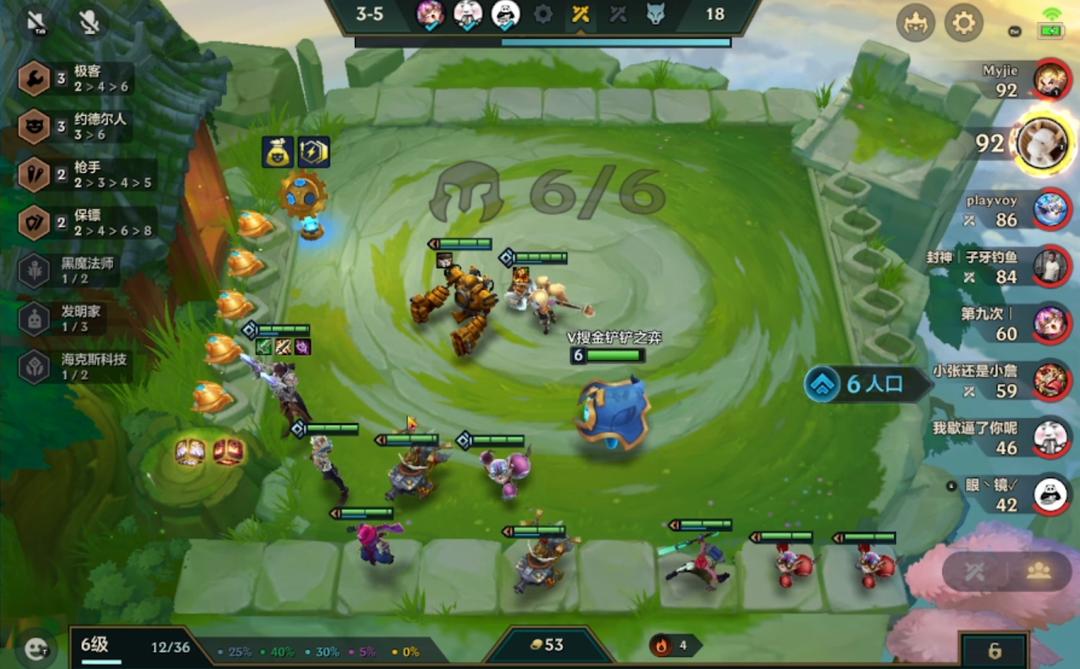Open the emote face button
1080x669 pixels.
(37, 649)
